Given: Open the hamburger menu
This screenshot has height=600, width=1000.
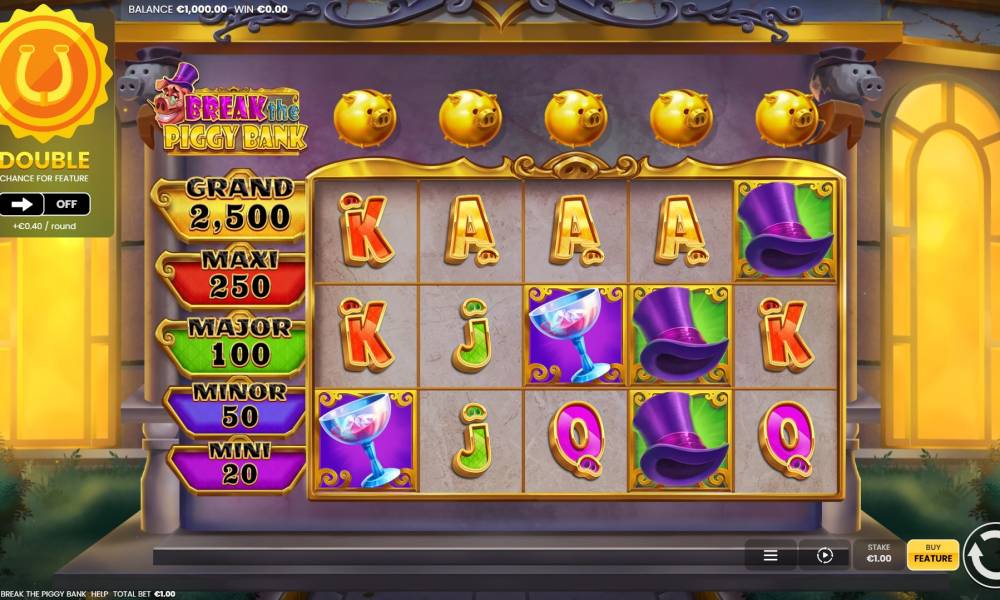Looking at the screenshot, I should click(x=771, y=555).
